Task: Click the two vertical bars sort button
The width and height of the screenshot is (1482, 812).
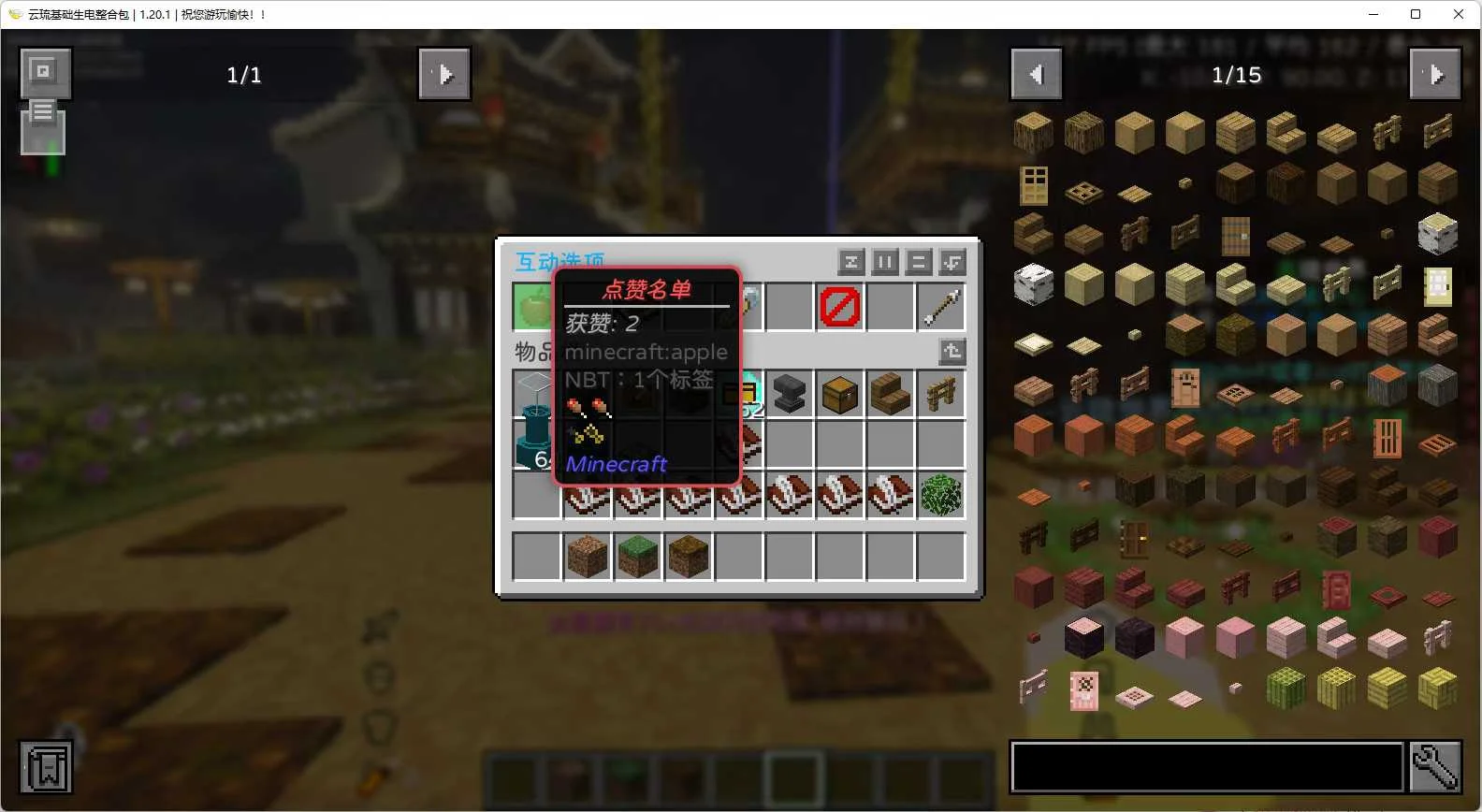Action: [x=884, y=262]
